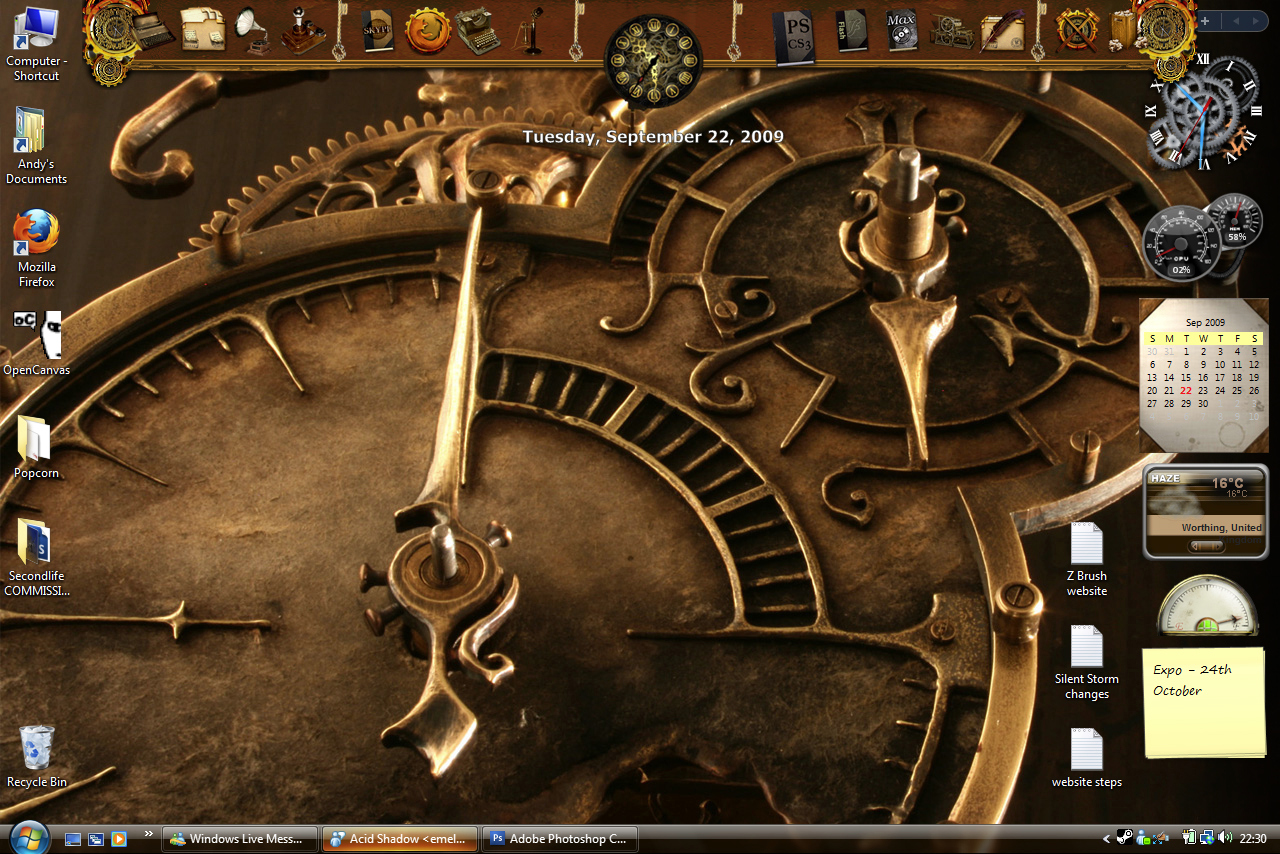Switch to the Acid Shadow chat window
The height and width of the screenshot is (854, 1280).
pos(400,839)
